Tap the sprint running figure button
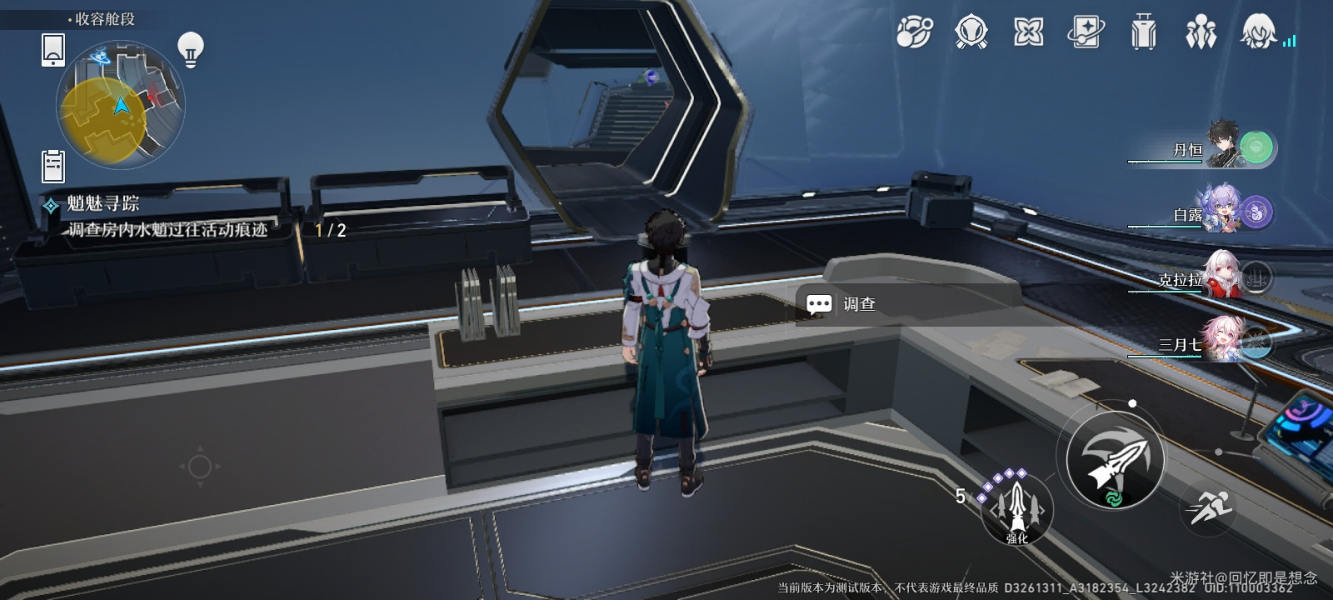The image size is (1333, 600). (x=1207, y=508)
